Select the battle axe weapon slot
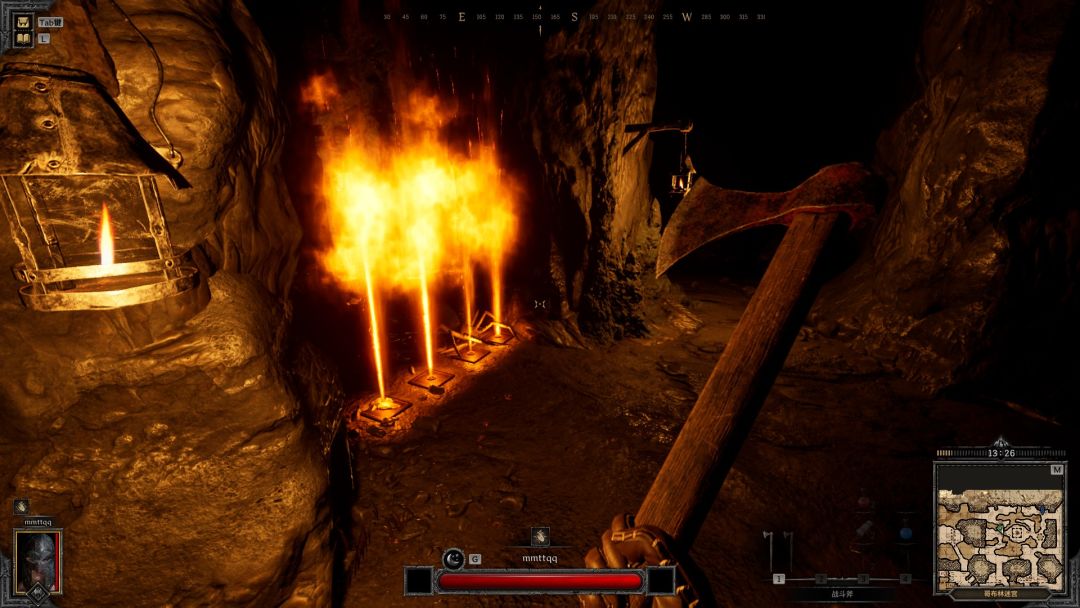Image resolution: width=1080 pixels, height=608 pixels. [x=778, y=551]
